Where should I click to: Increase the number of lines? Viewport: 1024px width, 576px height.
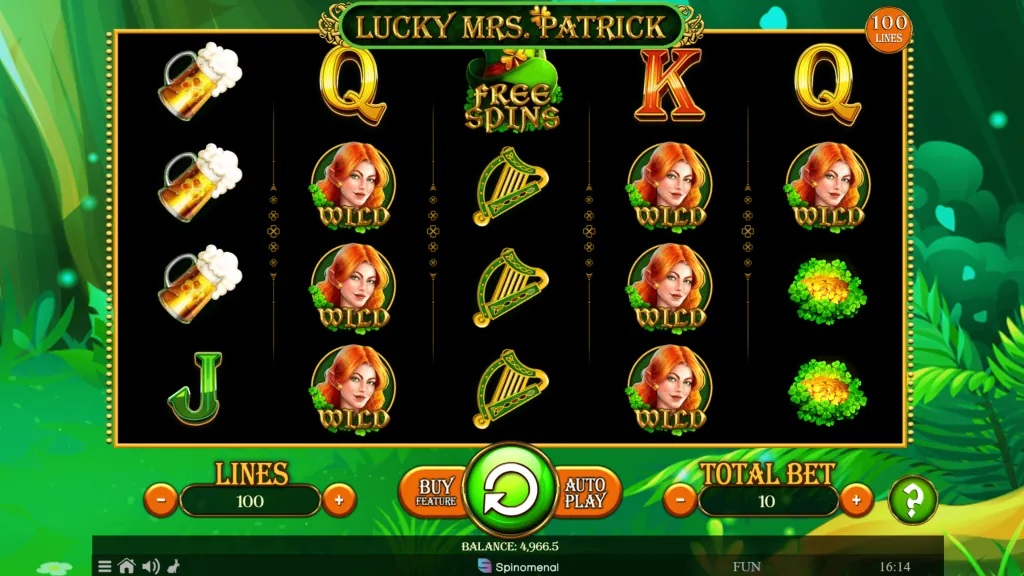(339, 499)
